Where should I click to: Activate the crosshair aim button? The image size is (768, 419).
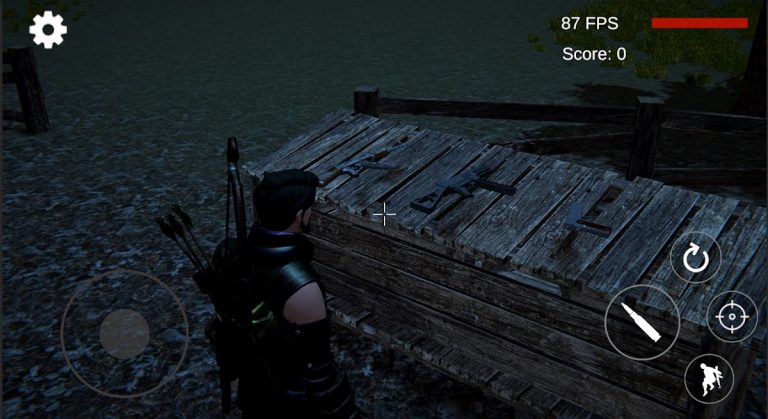pos(732,319)
